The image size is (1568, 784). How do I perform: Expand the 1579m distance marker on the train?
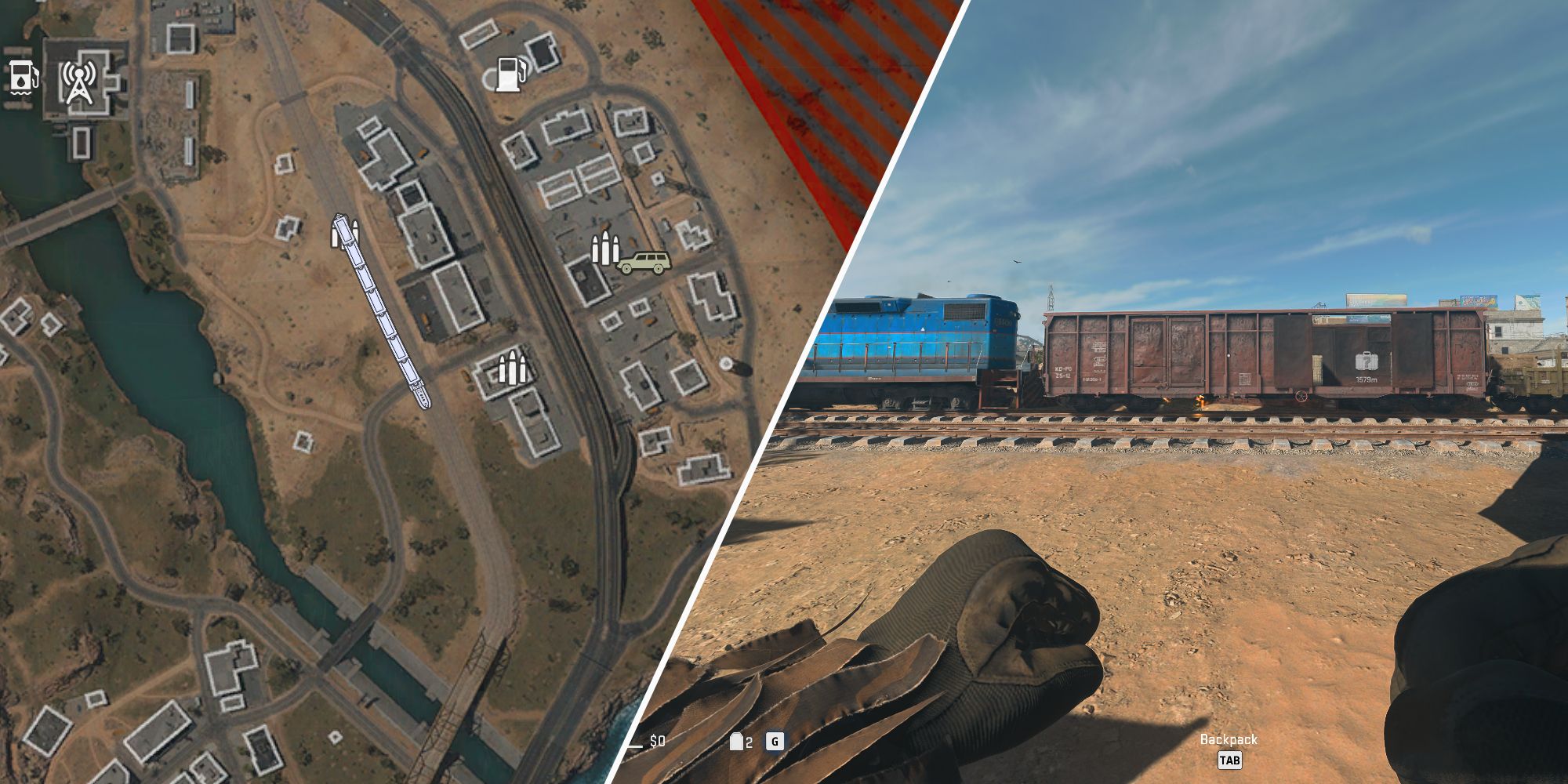click(1366, 380)
